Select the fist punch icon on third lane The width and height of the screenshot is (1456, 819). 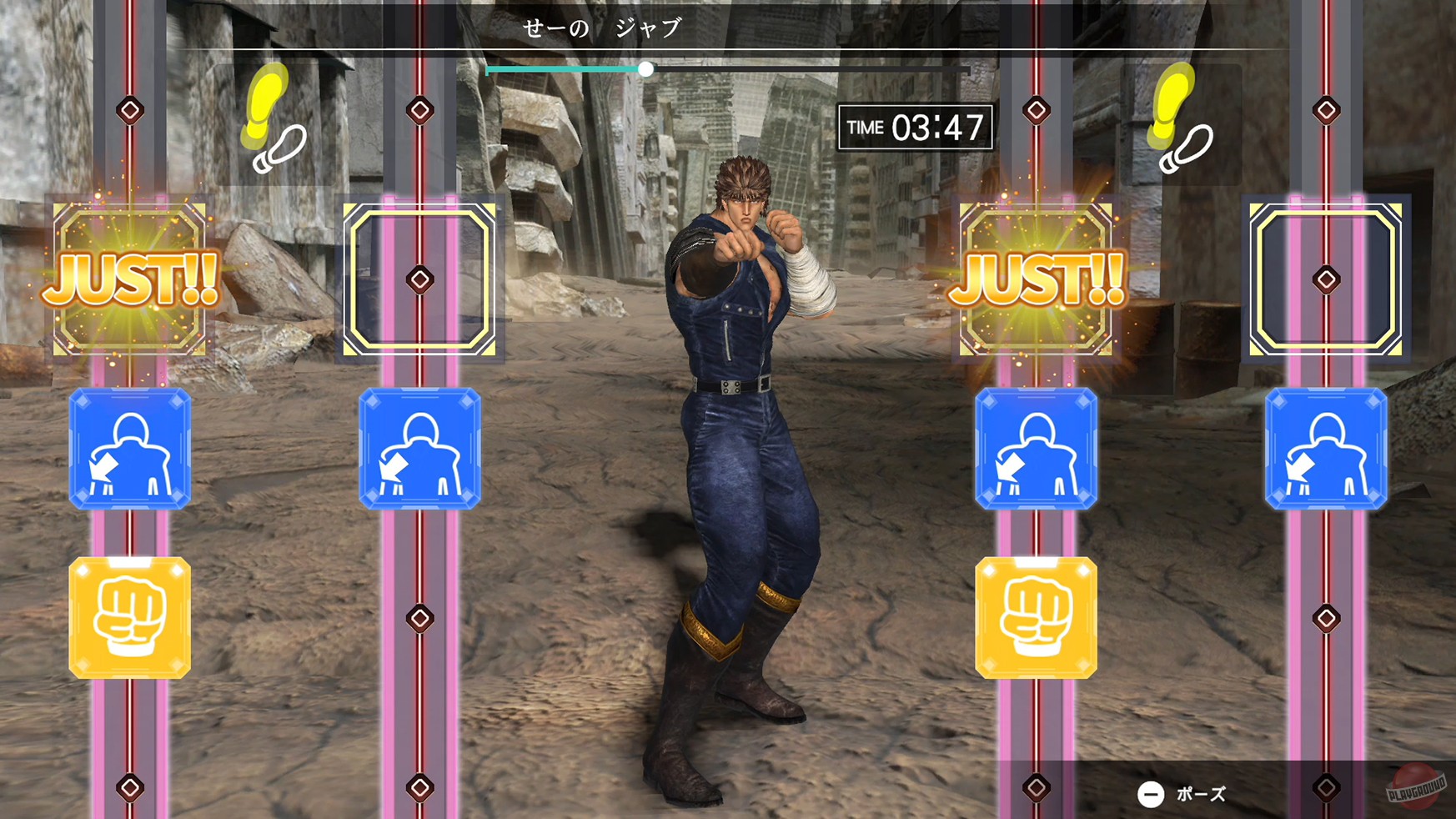(x=1037, y=619)
